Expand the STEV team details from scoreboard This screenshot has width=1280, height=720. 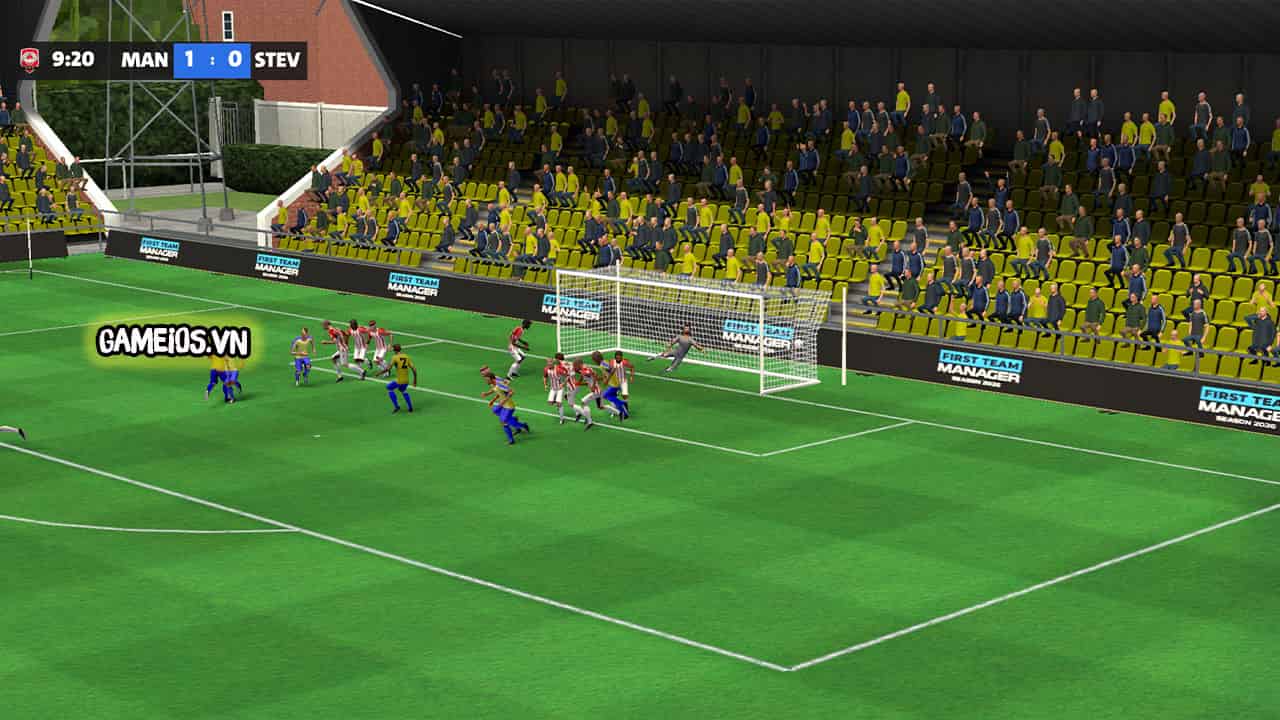pos(276,59)
